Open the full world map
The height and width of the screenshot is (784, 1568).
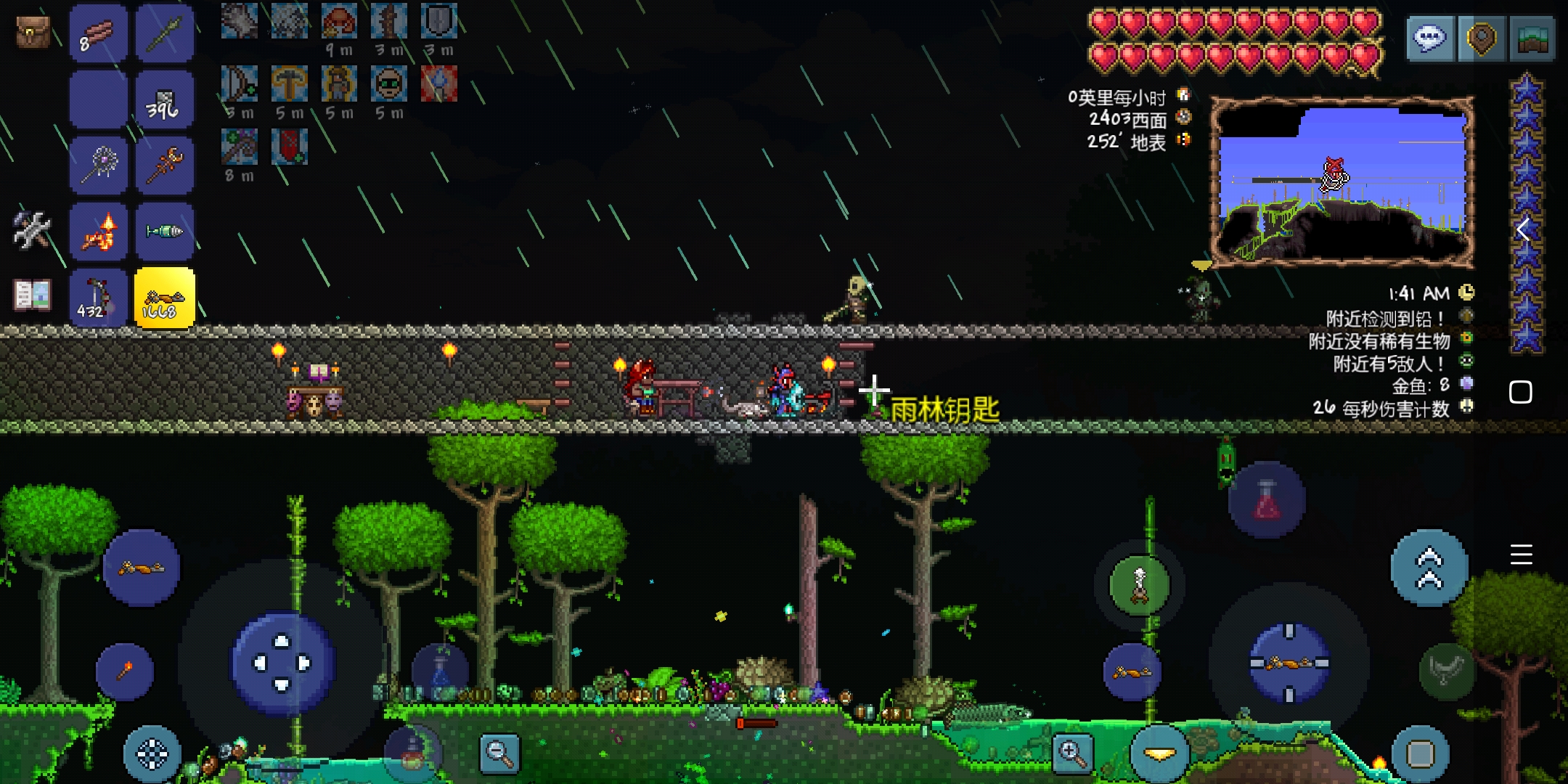point(1532,38)
